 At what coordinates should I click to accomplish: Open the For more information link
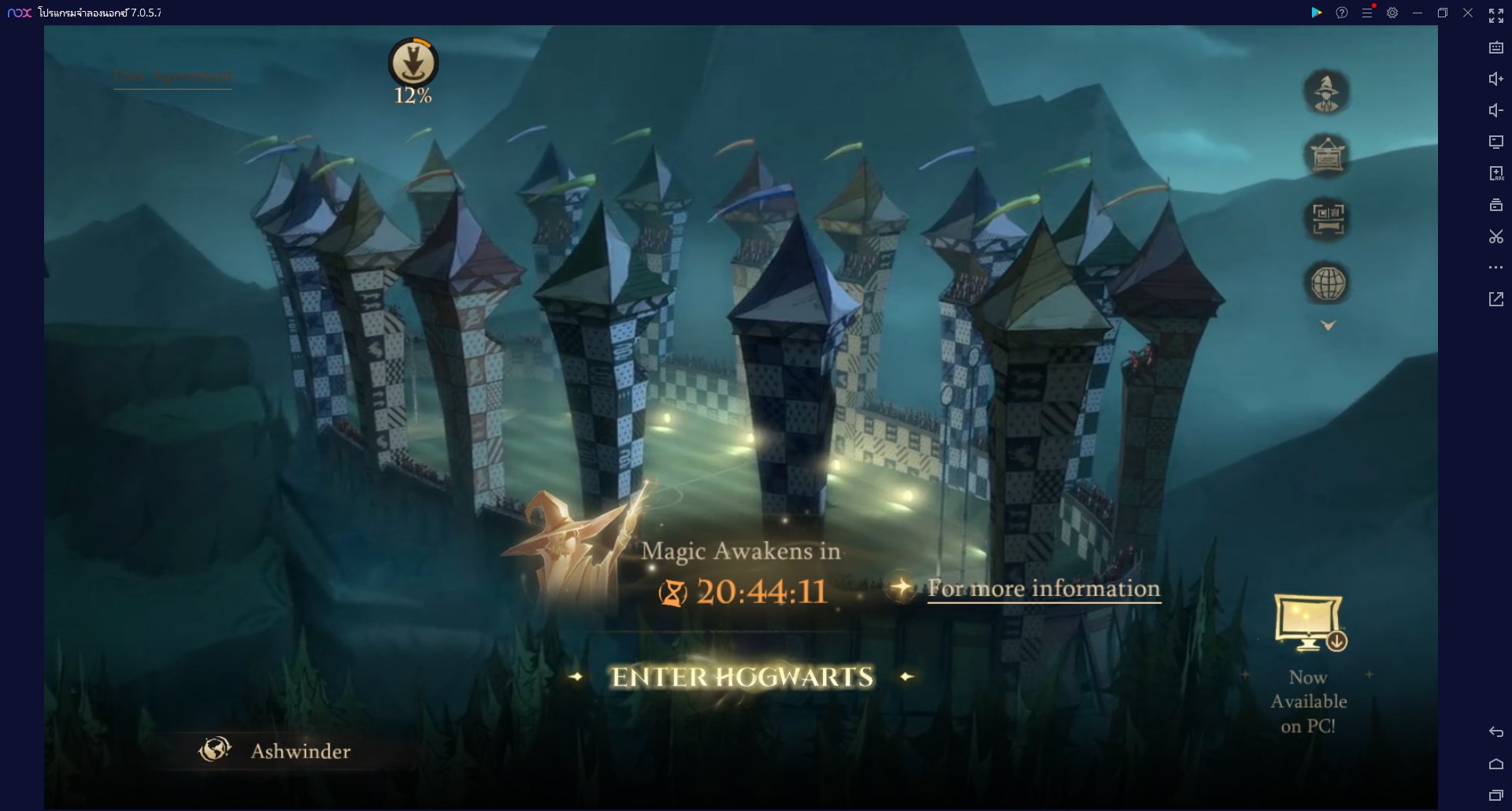coord(1043,589)
